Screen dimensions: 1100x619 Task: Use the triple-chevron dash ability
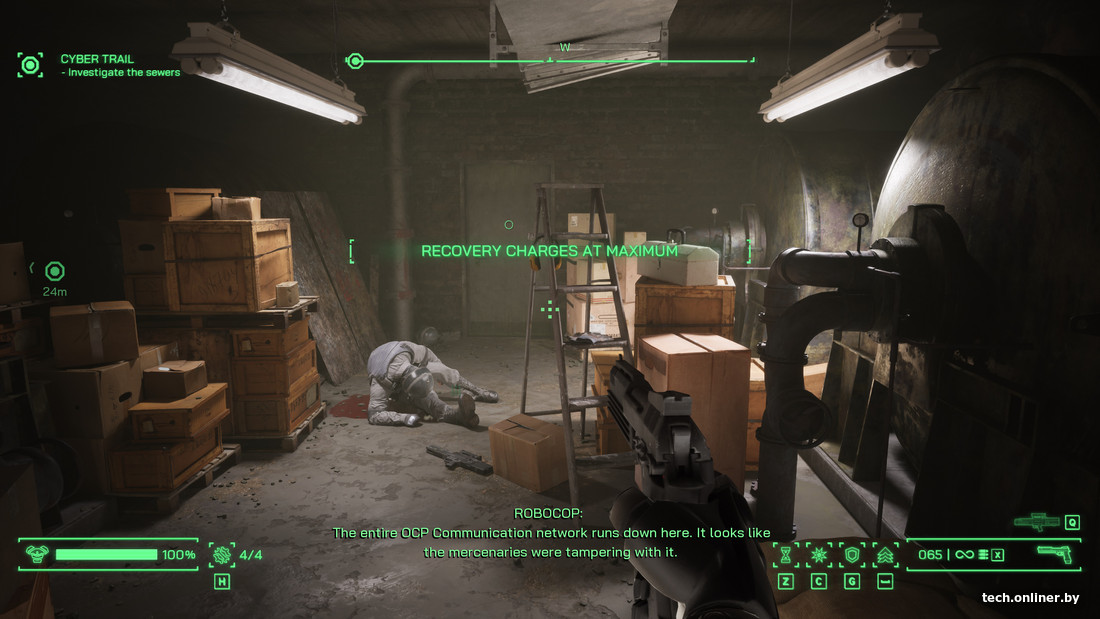point(884,555)
